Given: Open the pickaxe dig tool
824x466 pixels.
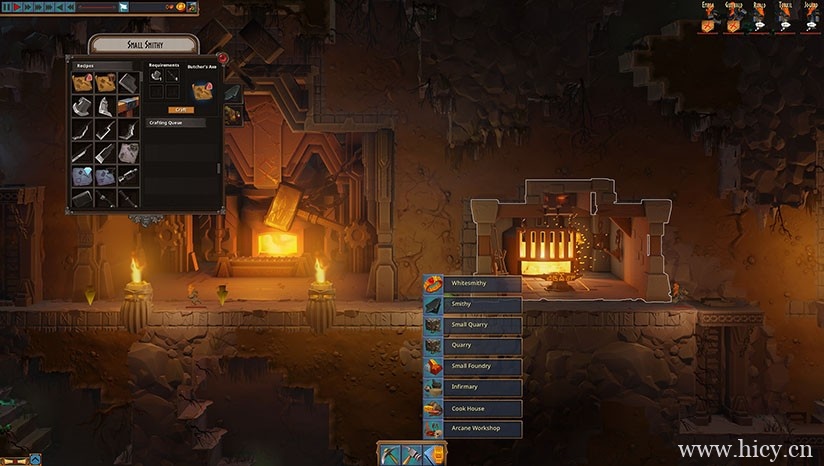Looking at the screenshot, I should pyautogui.click(x=389, y=455).
